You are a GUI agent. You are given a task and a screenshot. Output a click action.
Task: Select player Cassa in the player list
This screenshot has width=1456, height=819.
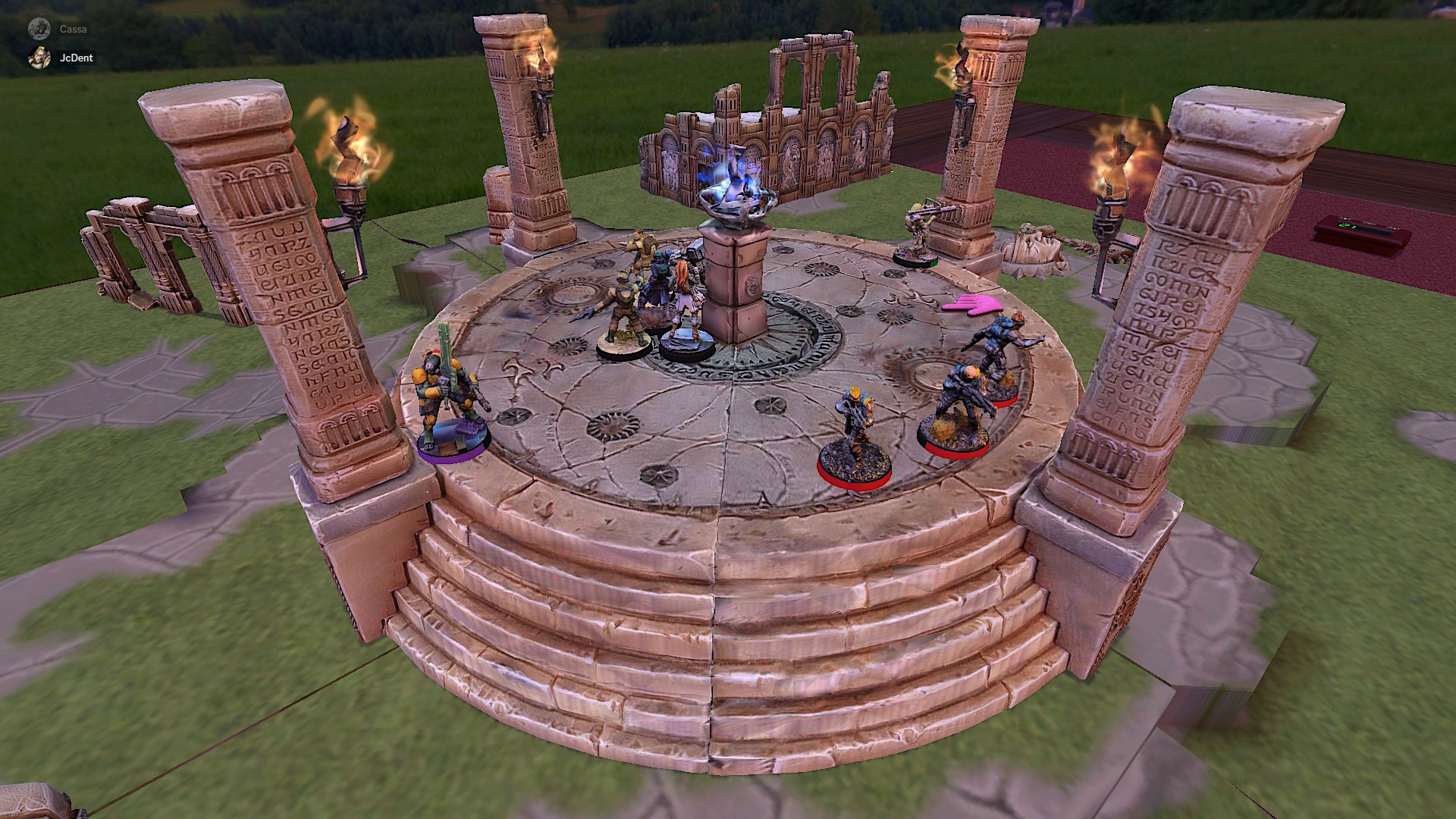point(73,30)
